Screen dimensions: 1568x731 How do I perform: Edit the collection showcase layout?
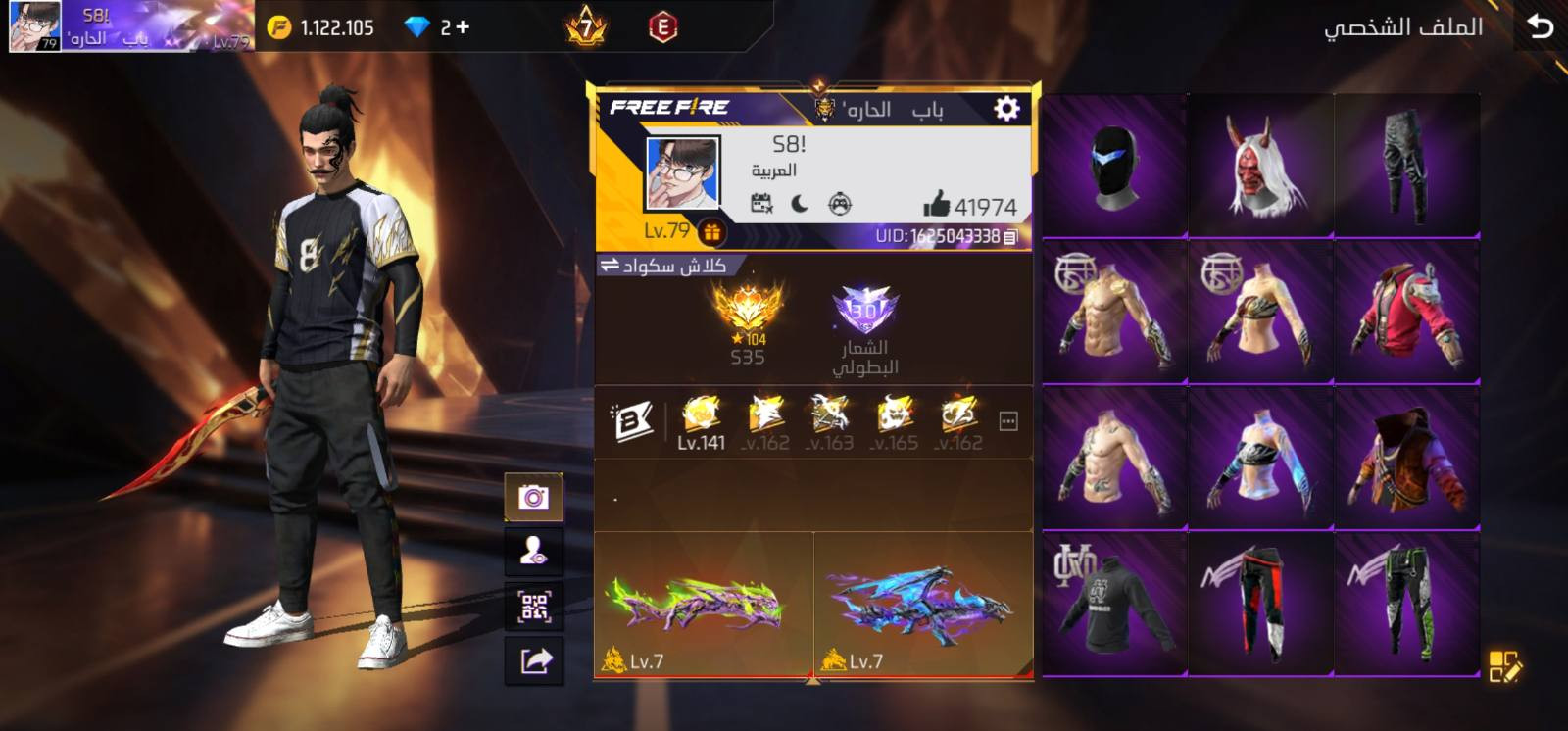click(1504, 666)
